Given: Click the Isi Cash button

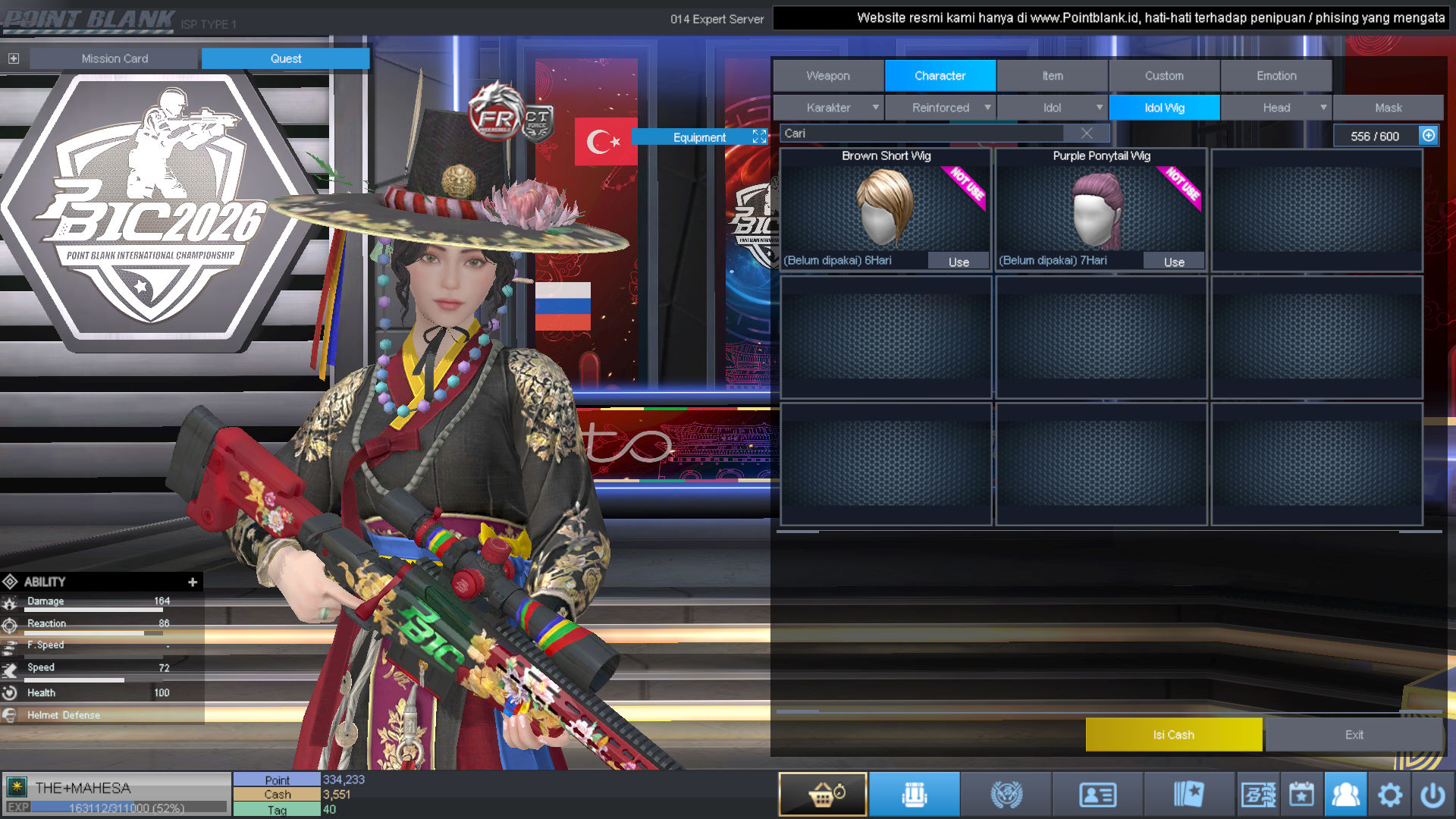Looking at the screenshot, I should 1173,734.
